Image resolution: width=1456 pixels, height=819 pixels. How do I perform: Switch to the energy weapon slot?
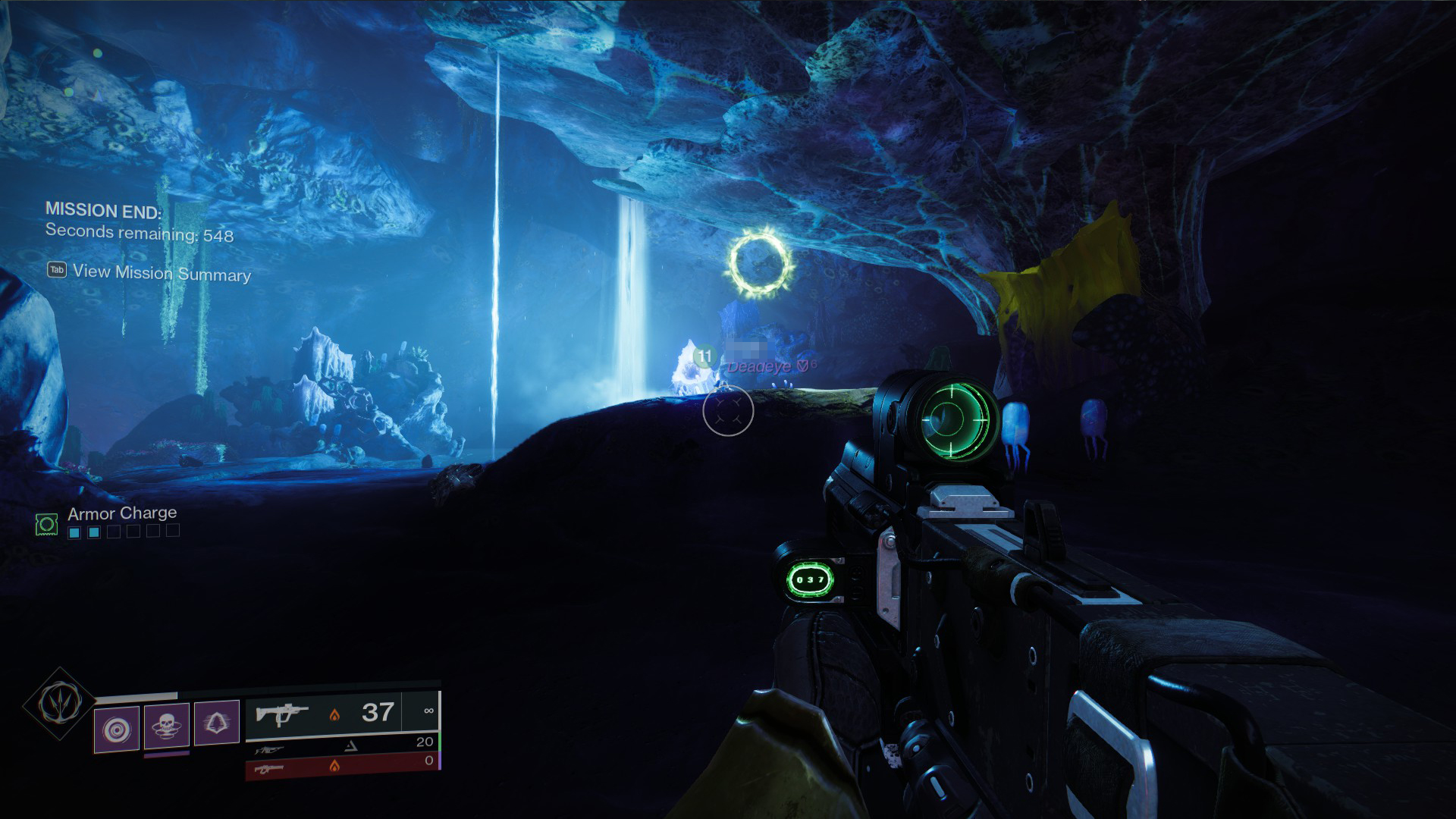(343, 746)
